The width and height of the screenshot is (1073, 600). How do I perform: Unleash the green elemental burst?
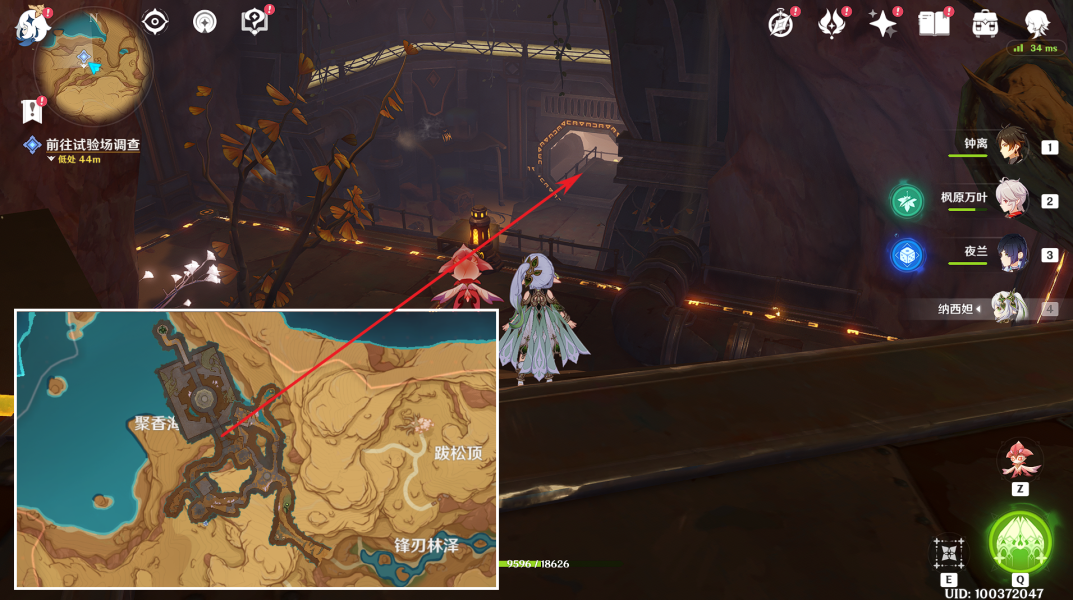1019,543
